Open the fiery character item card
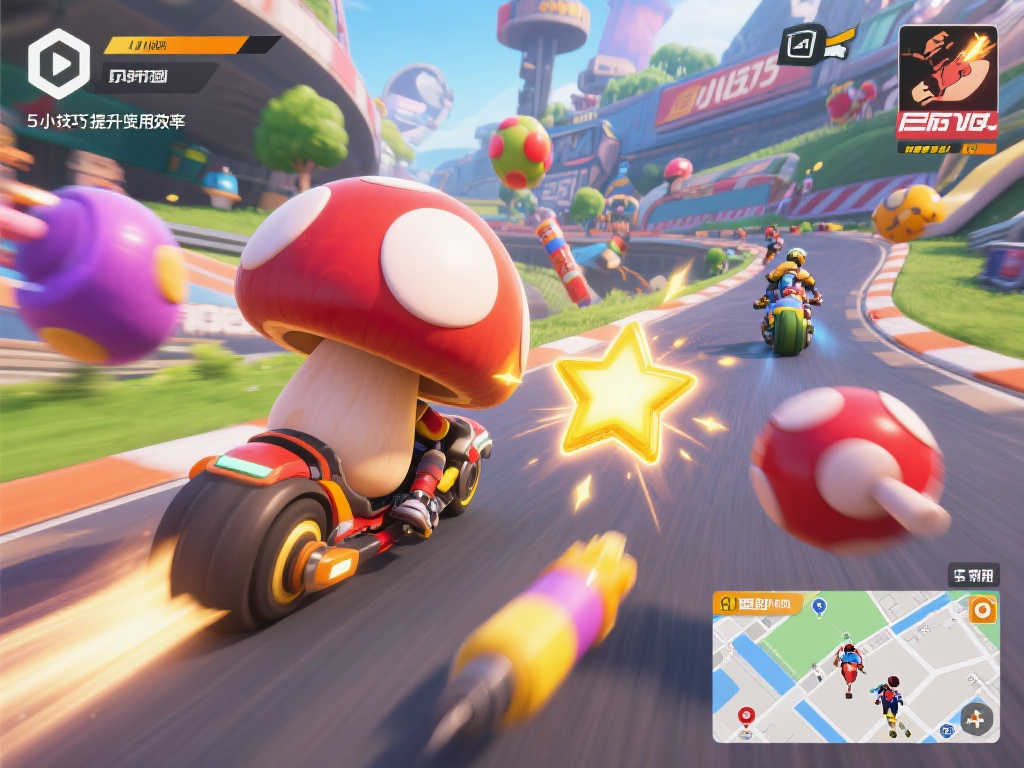Screen dimensions: 1024x768 pyautogui.click(x=947, y=82)
